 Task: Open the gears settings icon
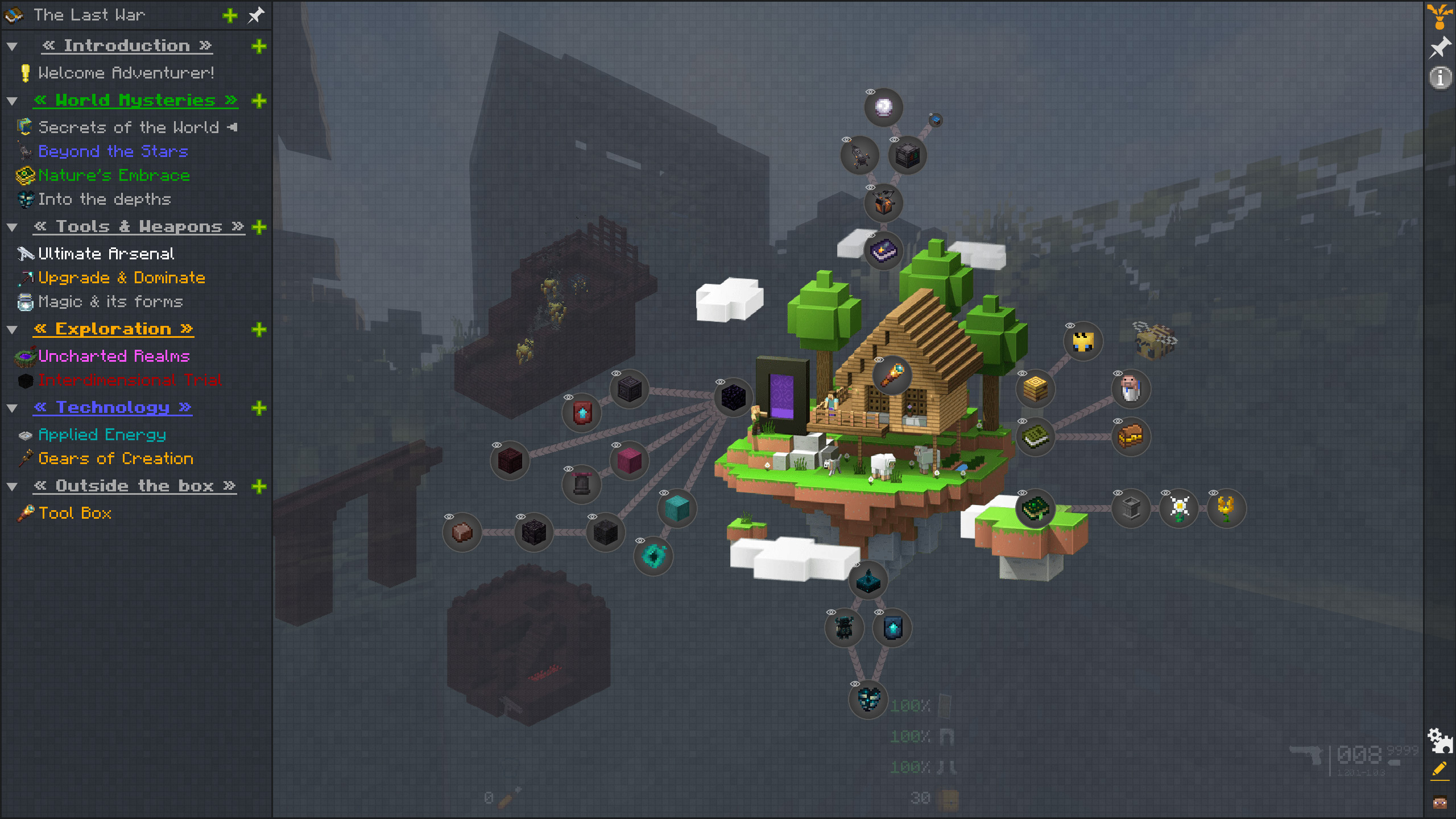pyautogui.click(x=1440, y=740)
